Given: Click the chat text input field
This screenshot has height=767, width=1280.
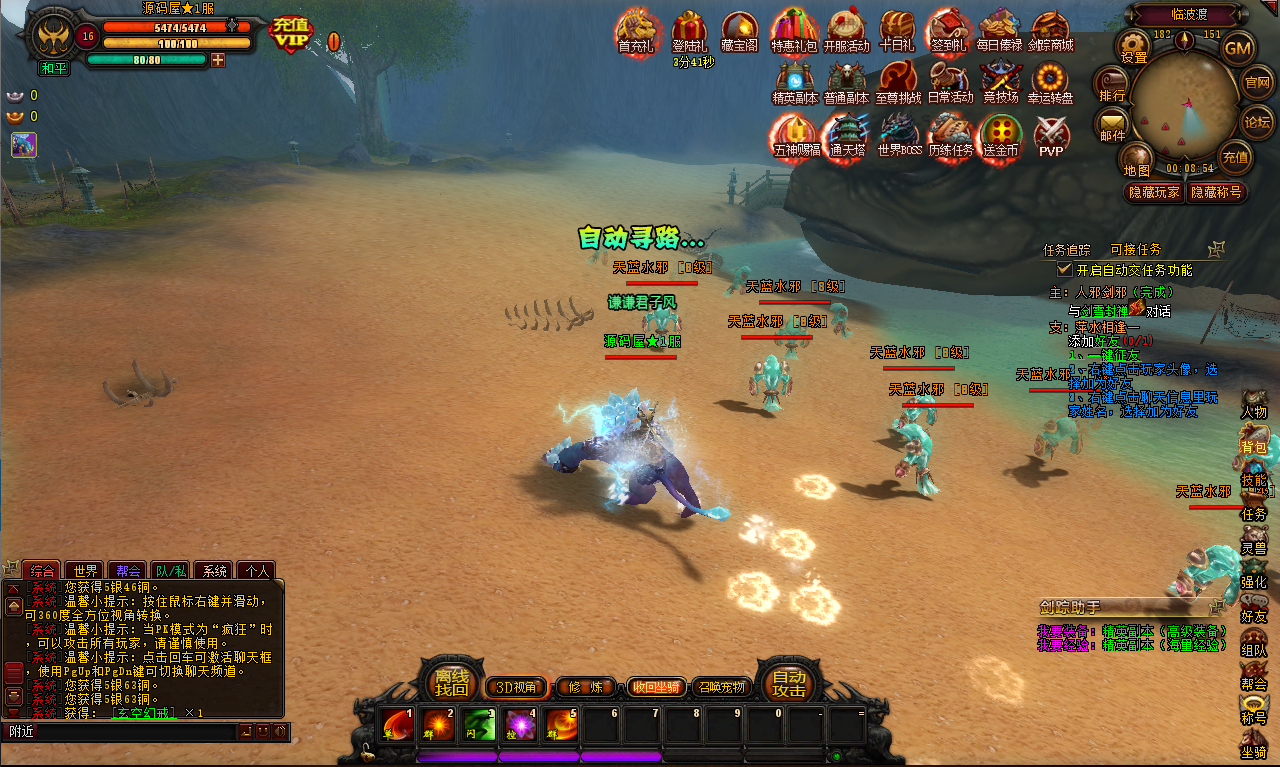Looking at the screenshot, I should pos(120,732).
